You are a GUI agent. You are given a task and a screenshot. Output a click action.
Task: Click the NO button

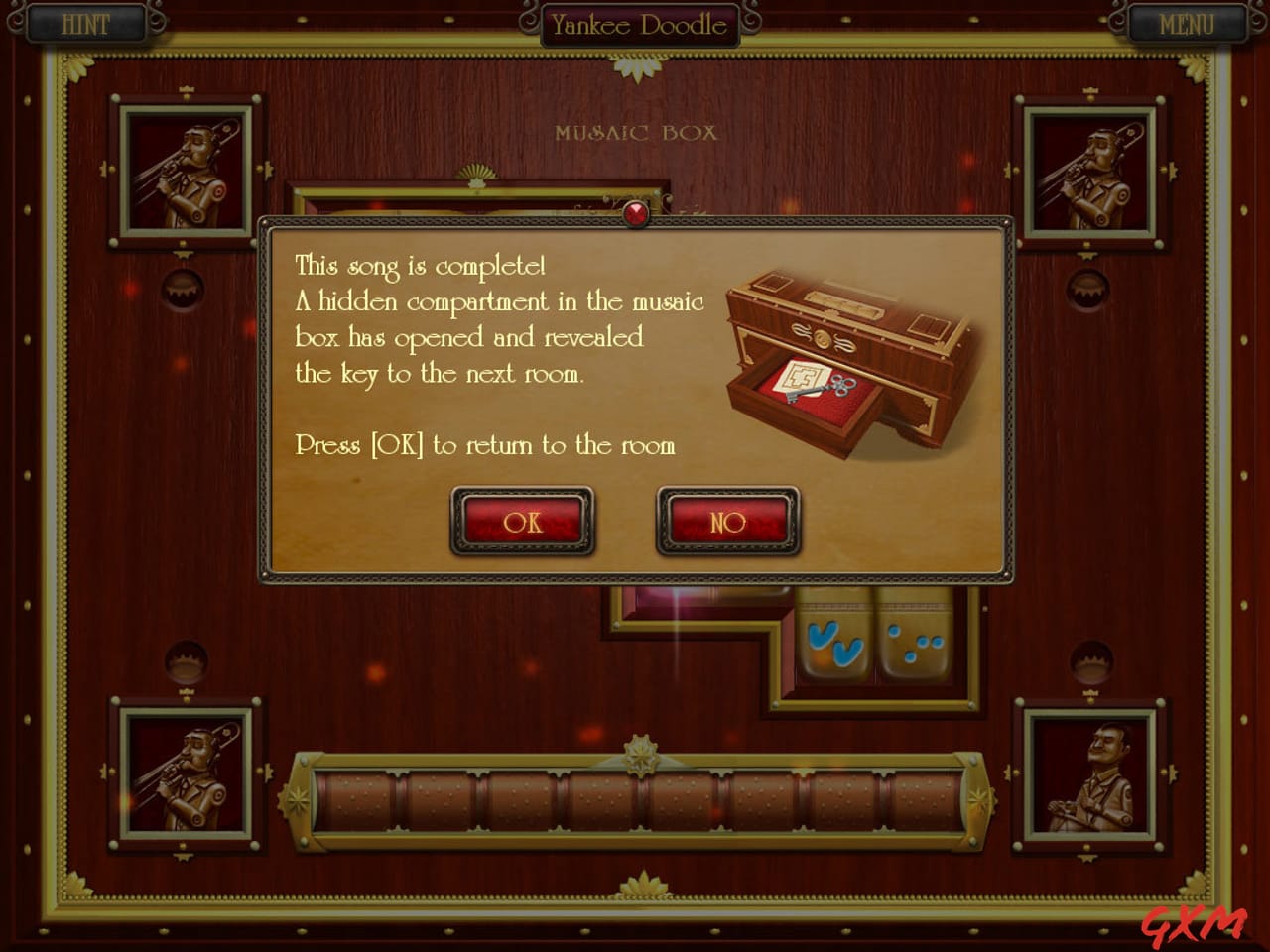(x=727, y=521)
